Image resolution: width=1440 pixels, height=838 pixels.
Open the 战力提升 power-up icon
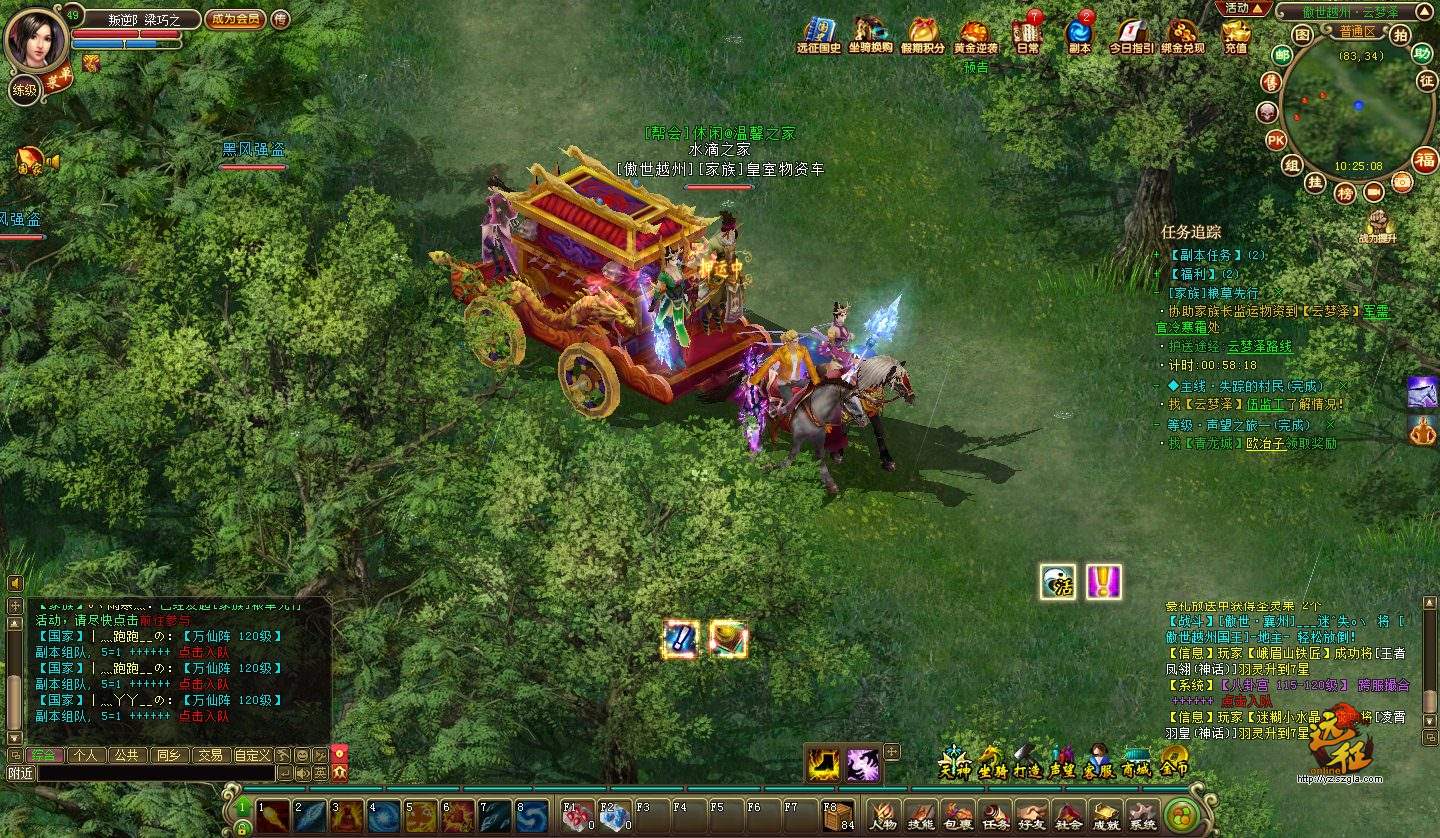(x=1378, y=226)
